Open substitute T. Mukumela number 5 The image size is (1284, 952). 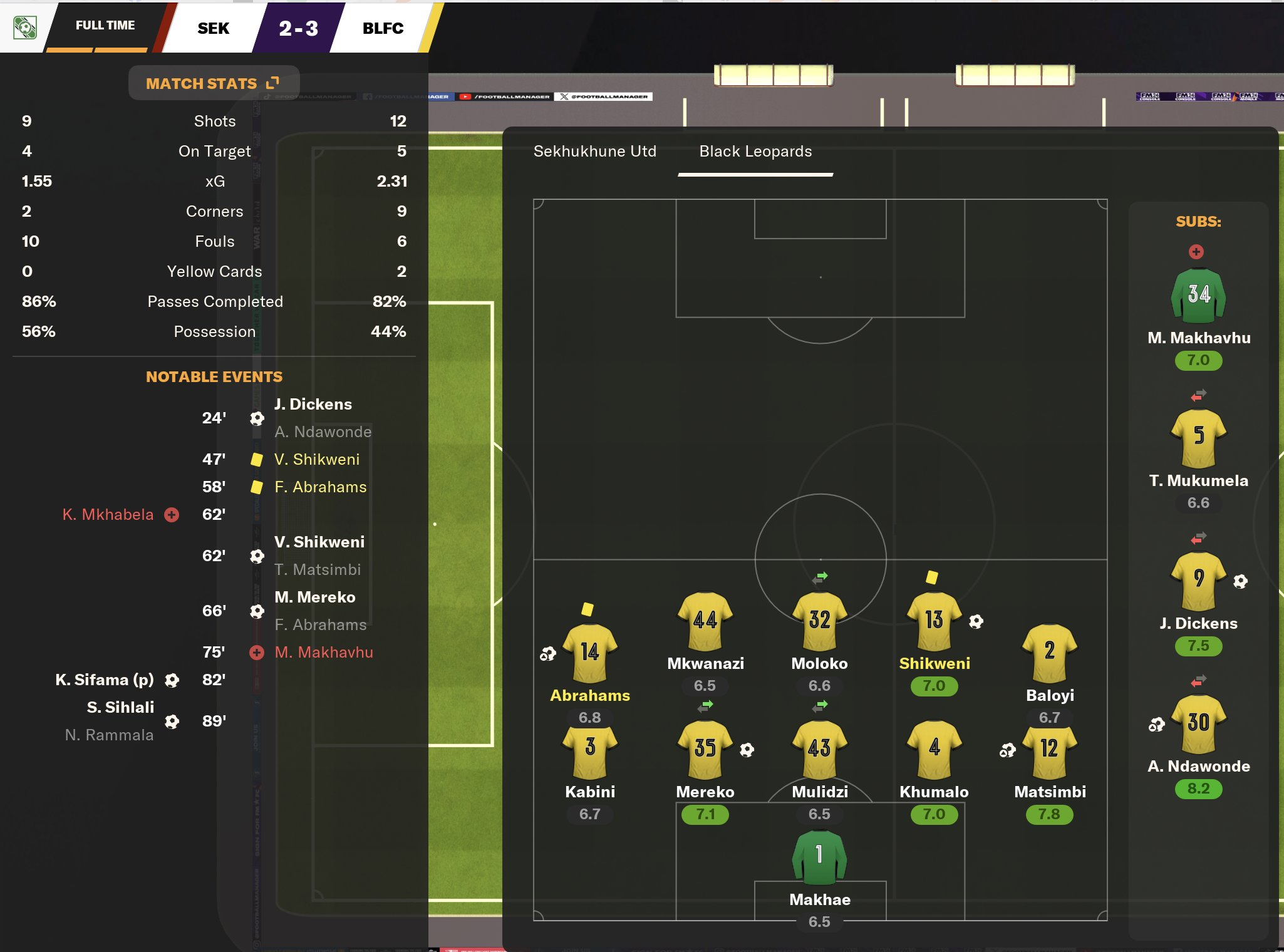tap(1198, 437)
